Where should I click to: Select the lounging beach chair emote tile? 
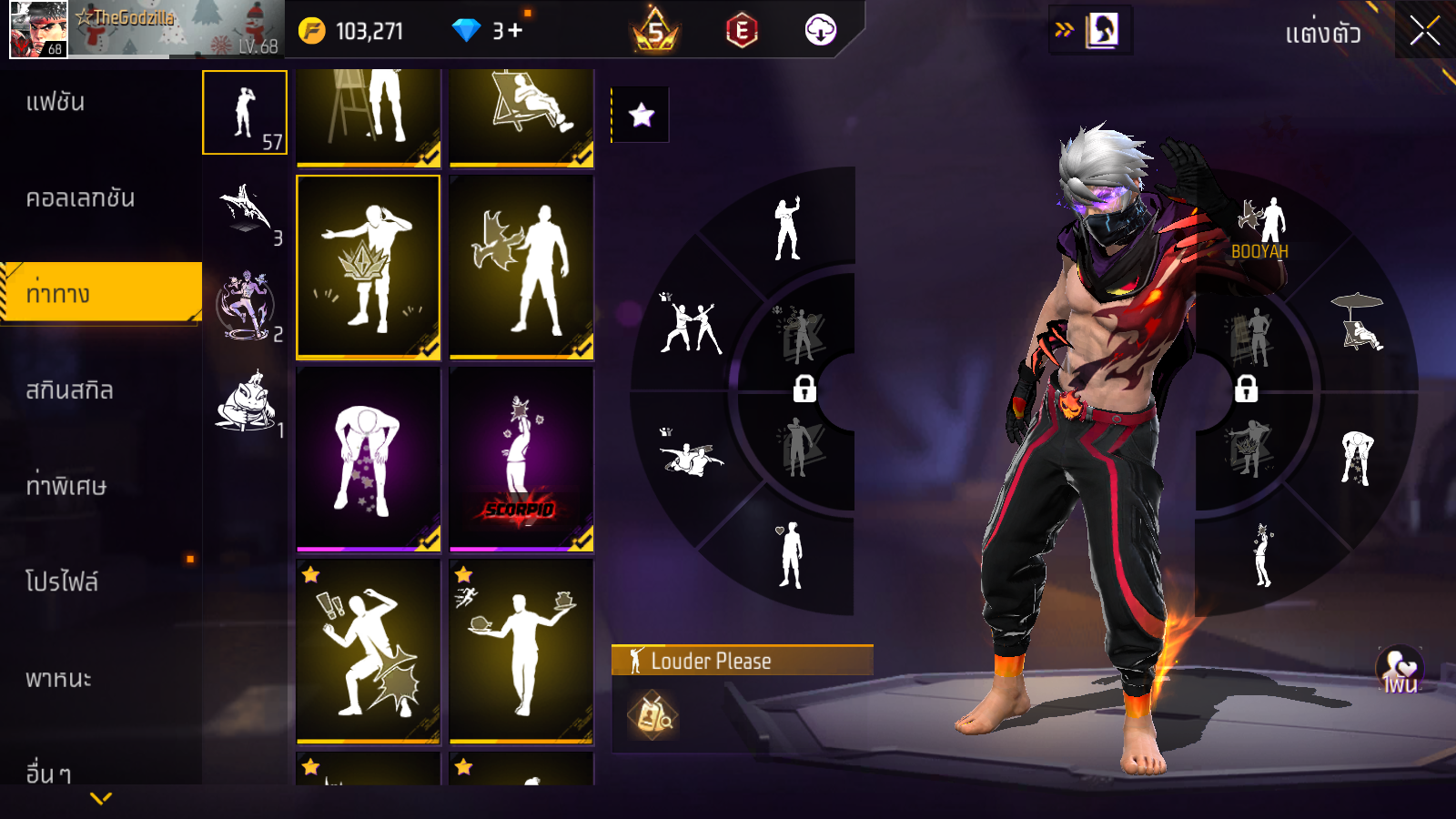pos(521,115)
